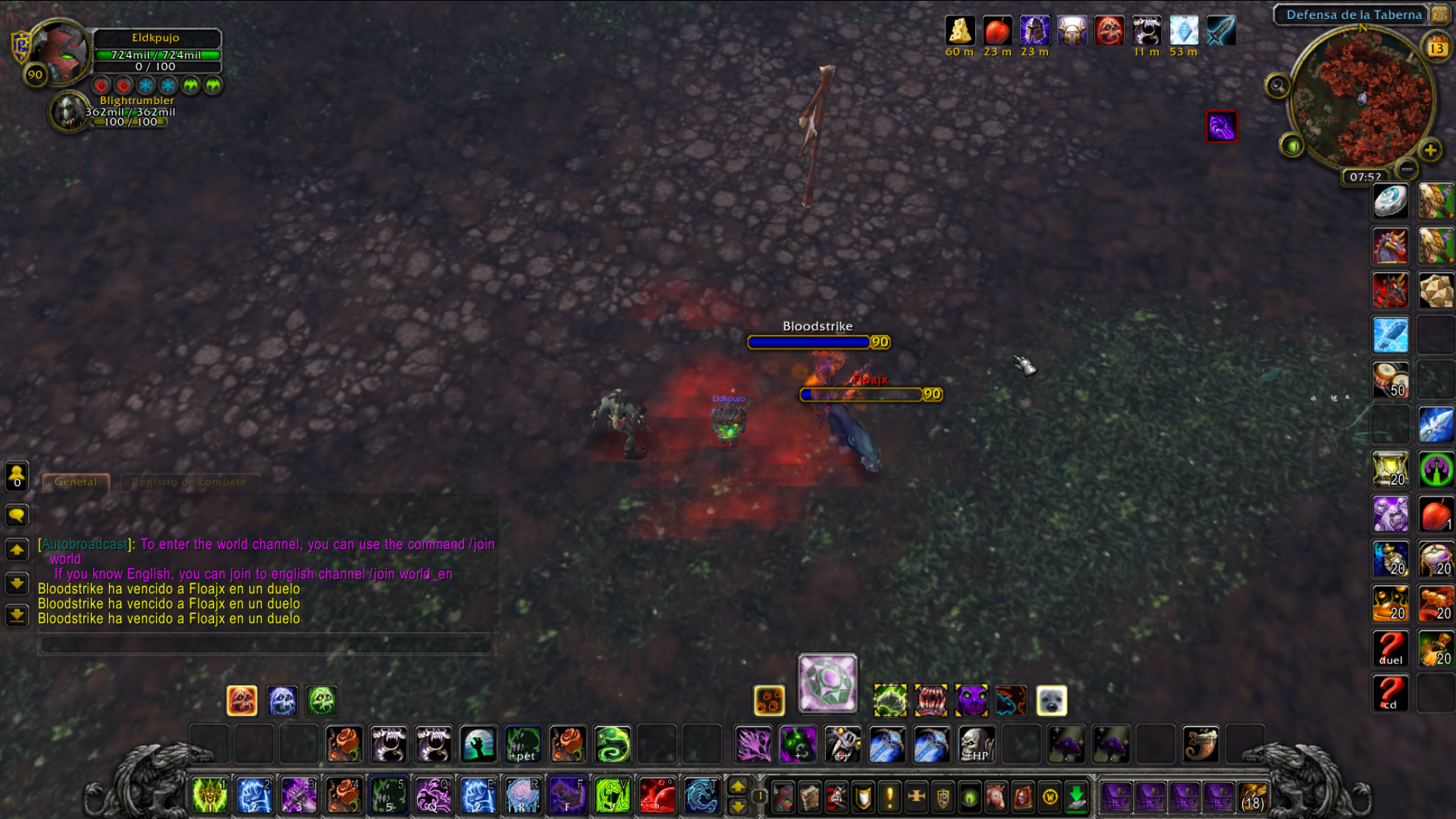This screenshot has height=819, width=1456.
Task: Click the red apple item with count 1
Action: tap(1436, 515)
